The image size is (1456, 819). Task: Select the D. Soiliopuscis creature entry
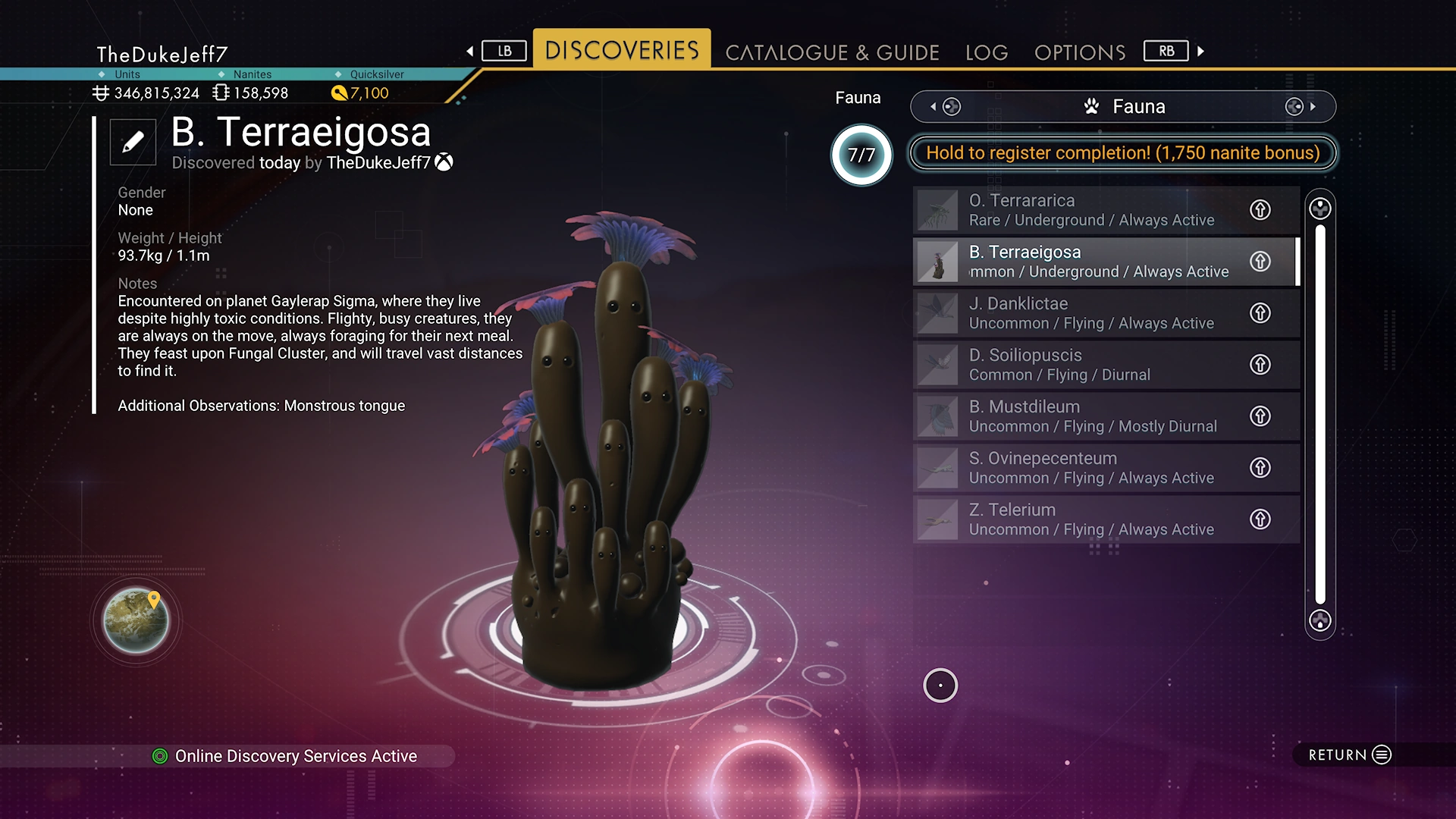coord(1092,365)
